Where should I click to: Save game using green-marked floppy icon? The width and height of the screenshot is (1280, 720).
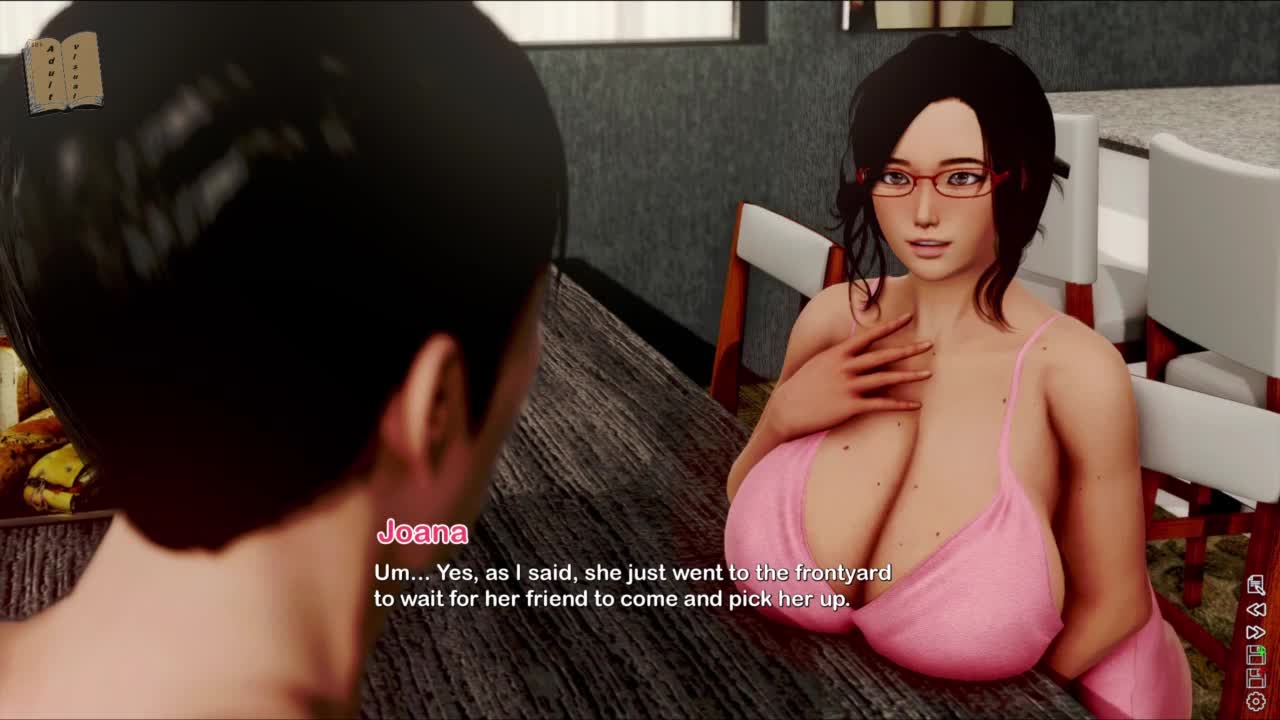[x=1256, y=655]
